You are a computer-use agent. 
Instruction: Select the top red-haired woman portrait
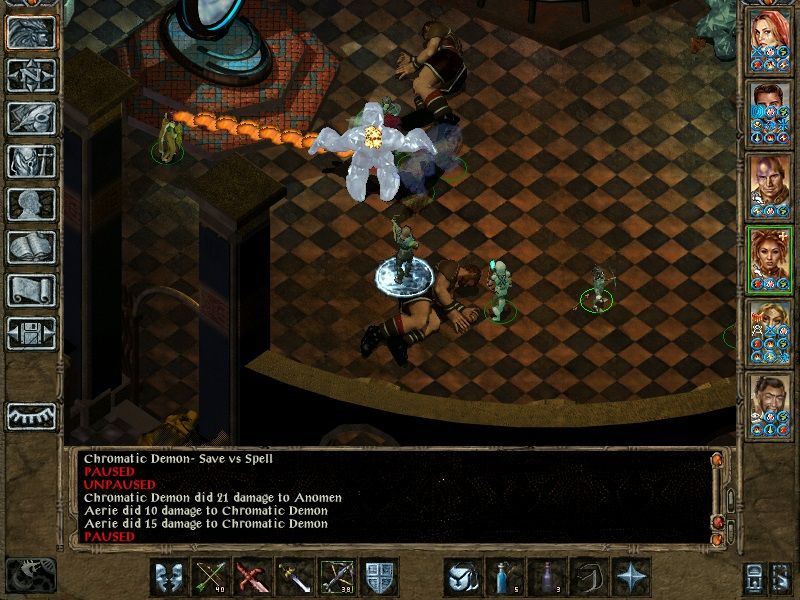point(770,38)
